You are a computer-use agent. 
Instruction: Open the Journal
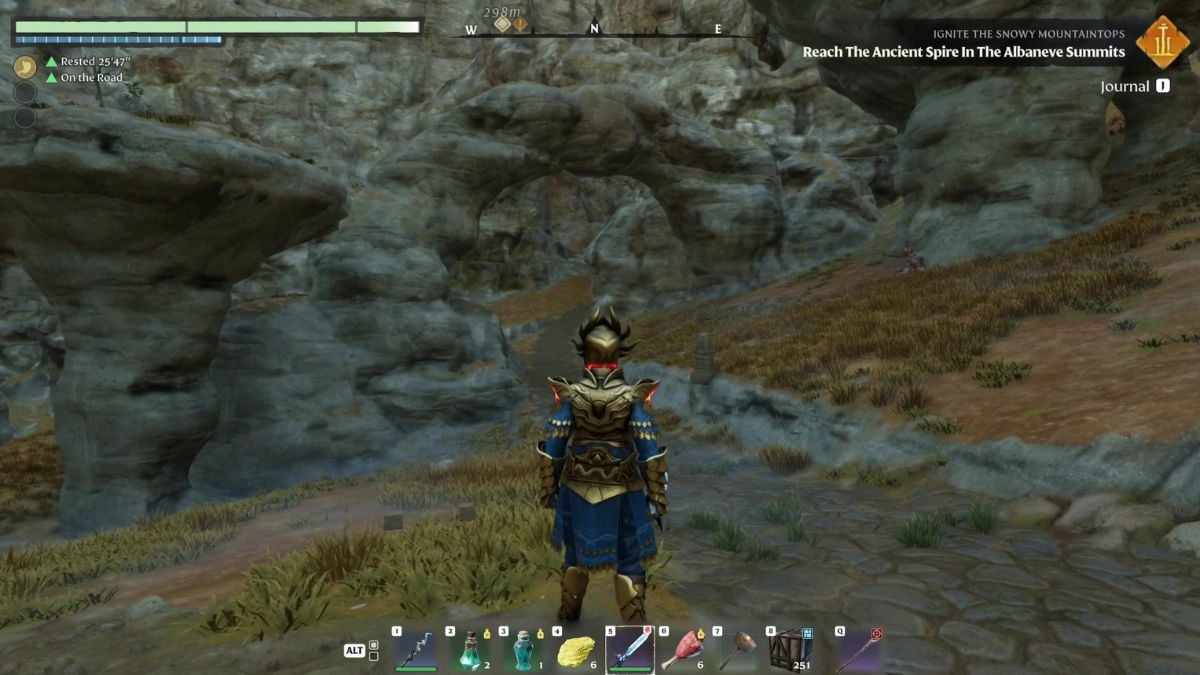1125,87
